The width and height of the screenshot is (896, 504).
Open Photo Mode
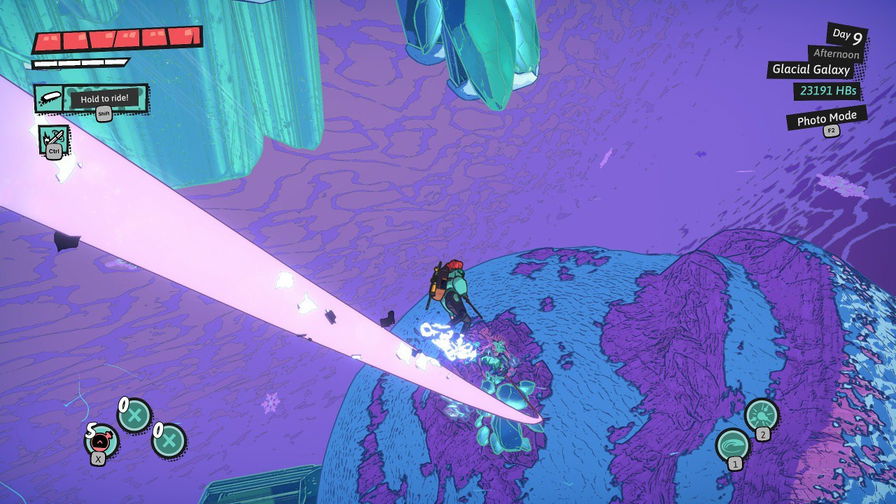825,120
